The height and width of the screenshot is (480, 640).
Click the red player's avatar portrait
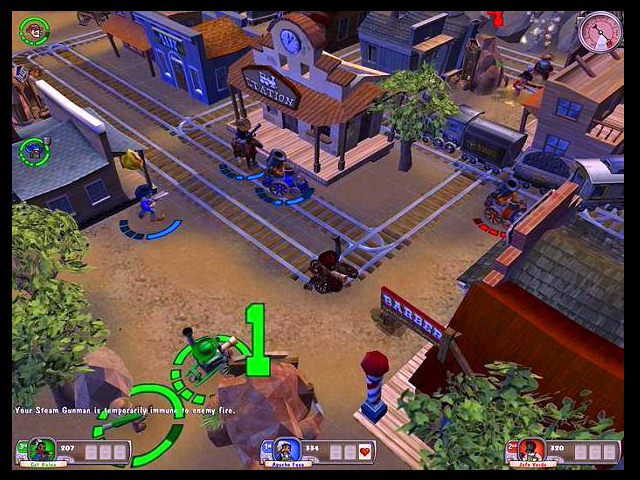click(530, 450)
